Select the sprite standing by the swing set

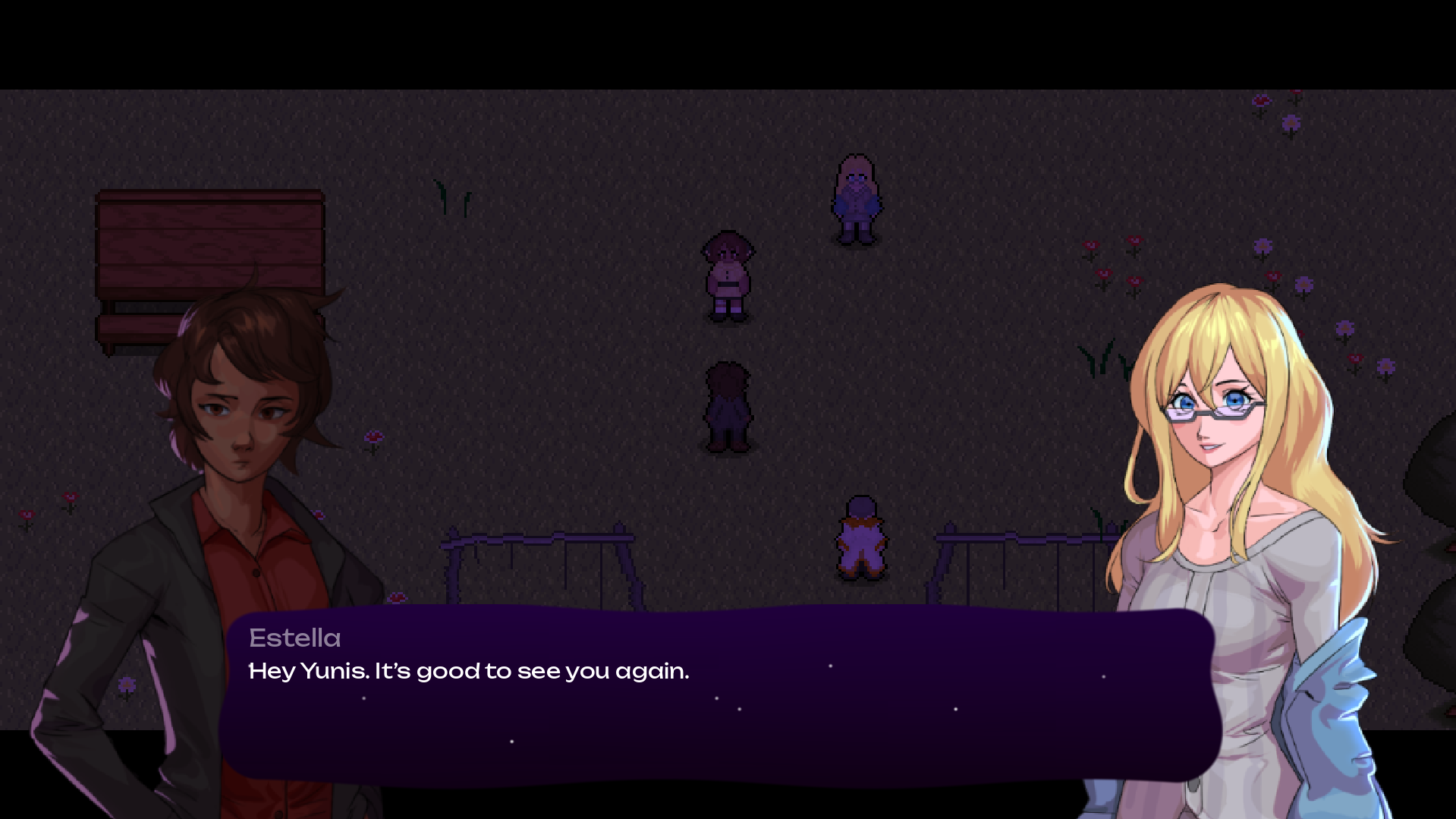[x=861, y=539]
